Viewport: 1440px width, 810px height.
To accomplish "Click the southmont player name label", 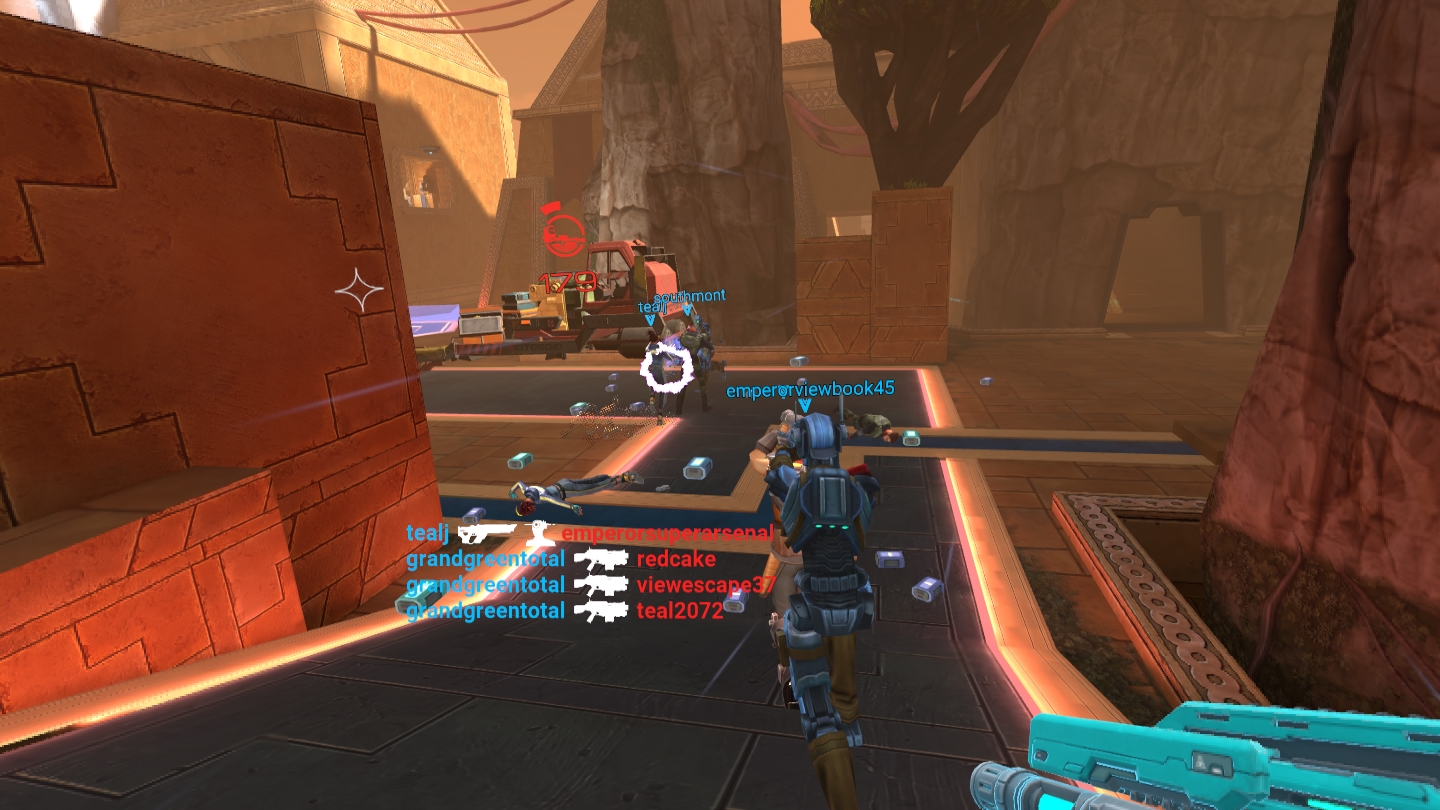I will [x=690, y=297].
